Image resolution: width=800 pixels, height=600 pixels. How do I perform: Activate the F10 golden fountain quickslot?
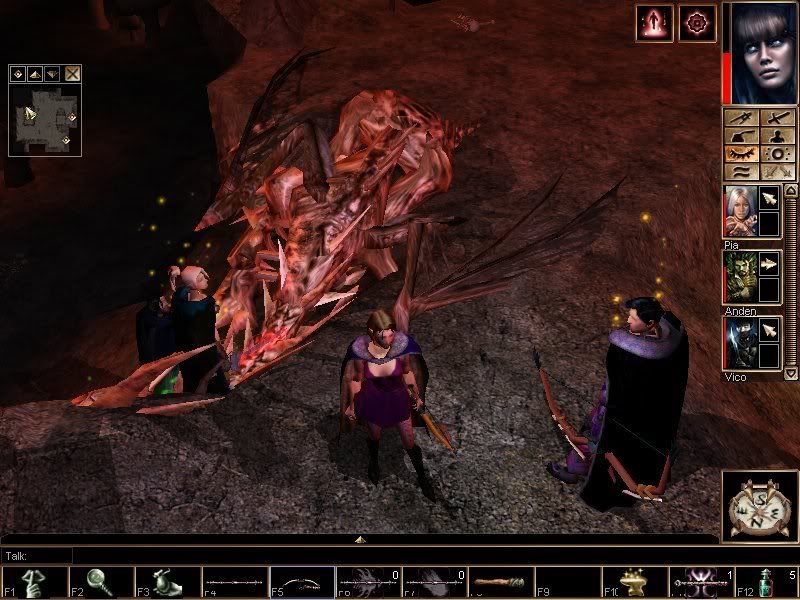[632, 582]
